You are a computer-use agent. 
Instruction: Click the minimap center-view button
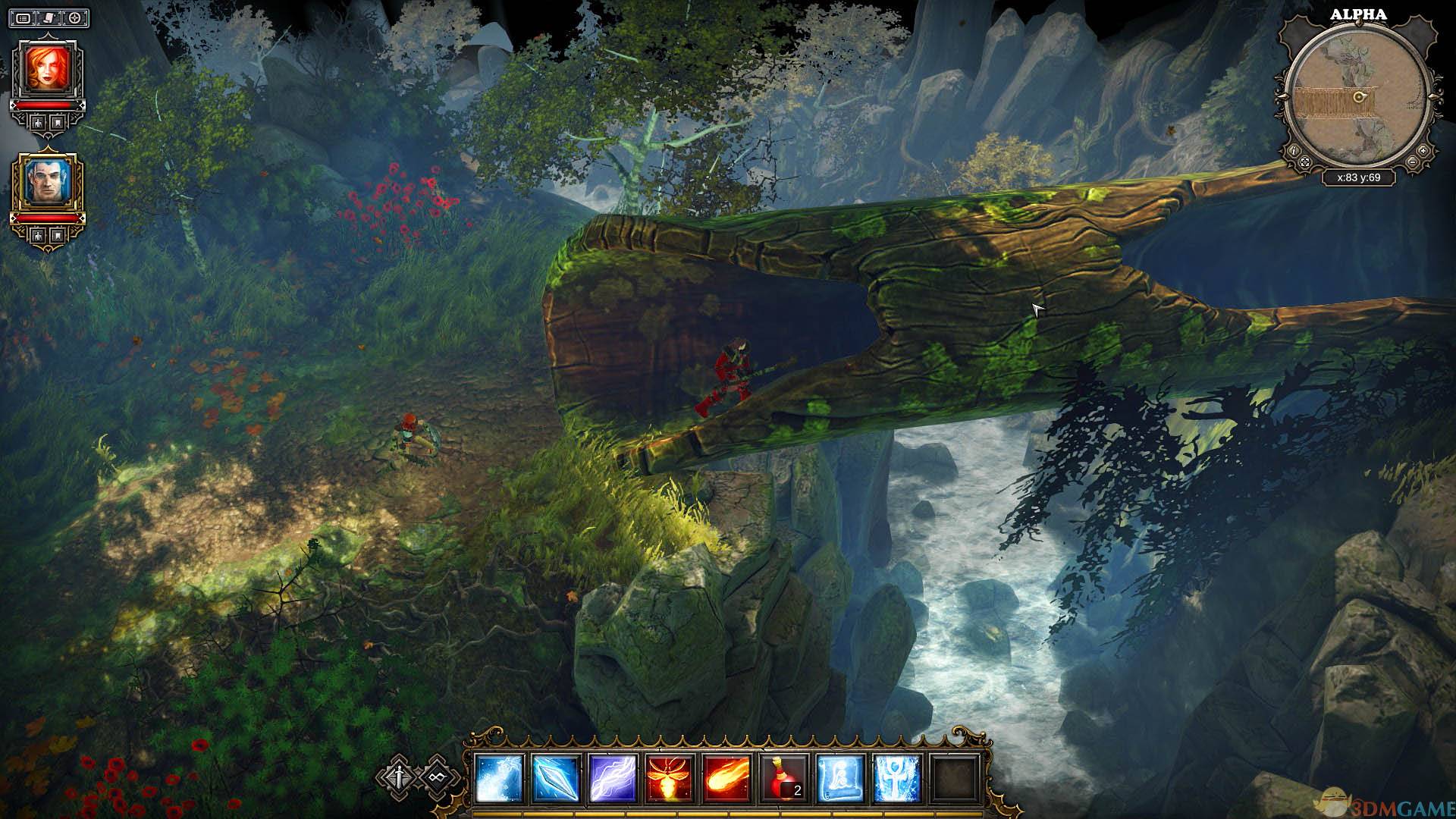pos(1304,162)
